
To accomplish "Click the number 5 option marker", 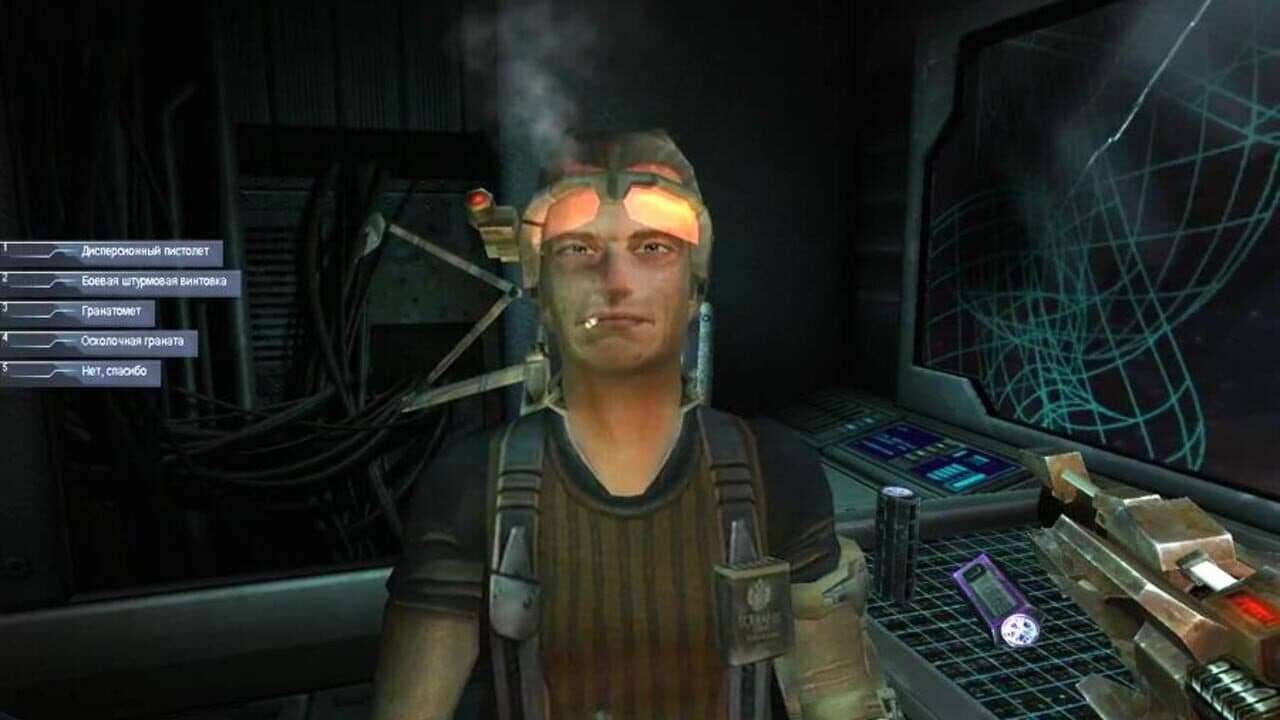I will 4,370.
